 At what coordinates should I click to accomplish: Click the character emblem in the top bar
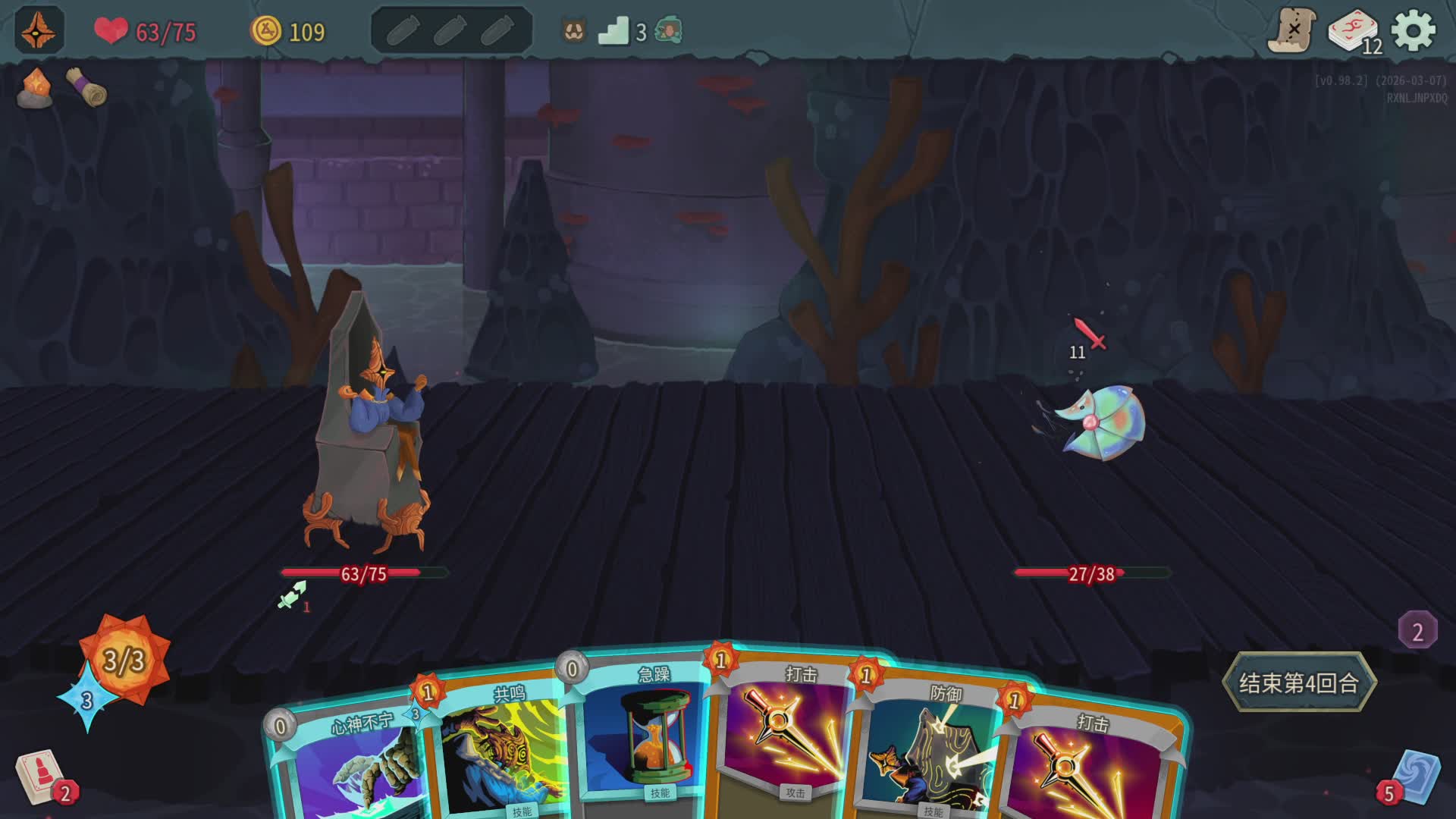point(39,31)
